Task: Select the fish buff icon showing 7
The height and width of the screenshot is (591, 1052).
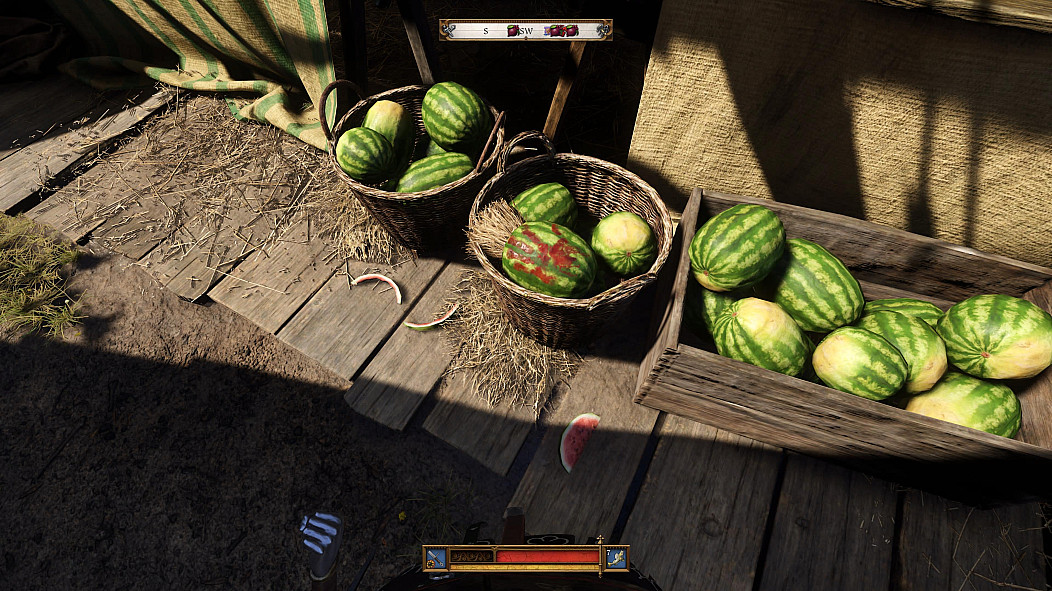Action: click(x=616, y=557)
